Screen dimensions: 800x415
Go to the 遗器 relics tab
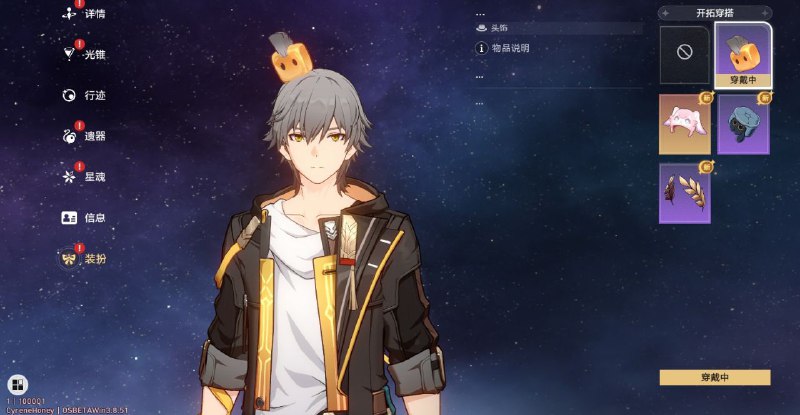coord(85,135)
